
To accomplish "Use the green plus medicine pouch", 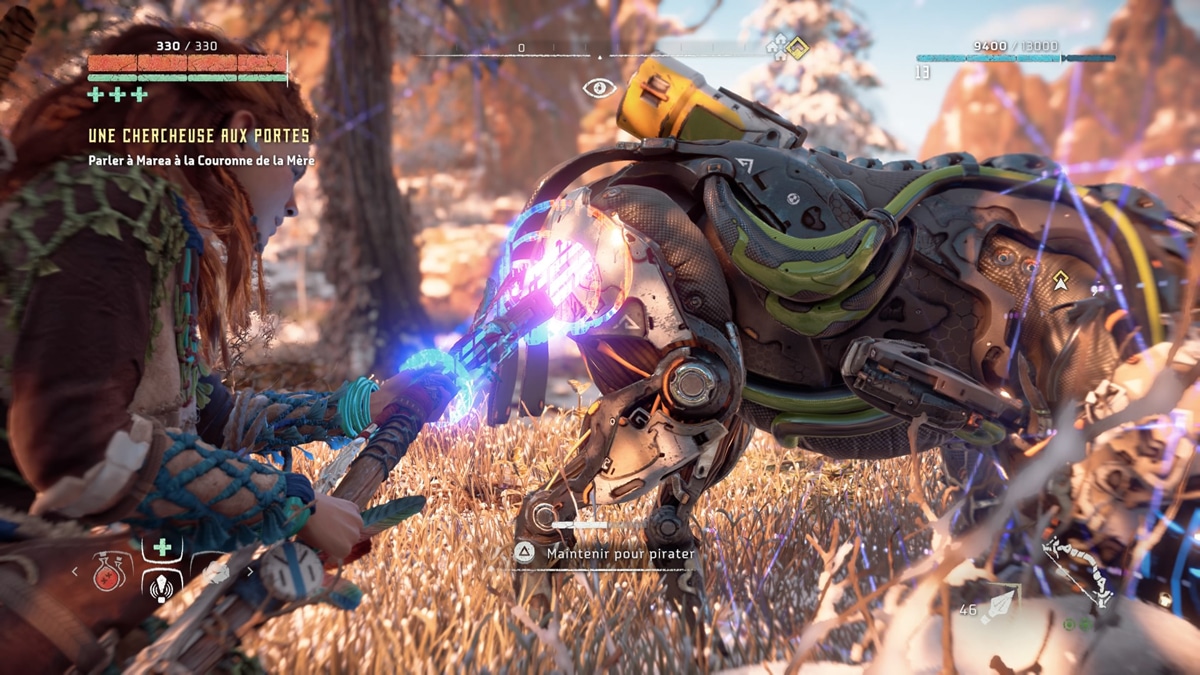I will coord(161,547).
